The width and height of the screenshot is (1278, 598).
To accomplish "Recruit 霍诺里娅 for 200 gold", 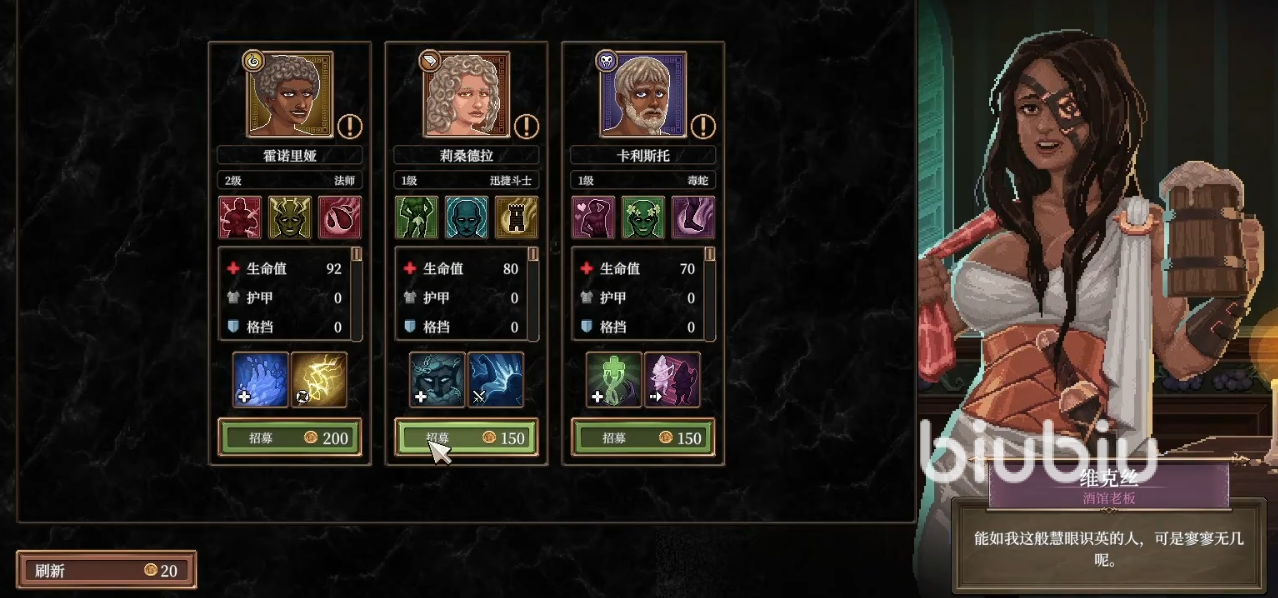I will pyautogui.click(x=290, y=438).
